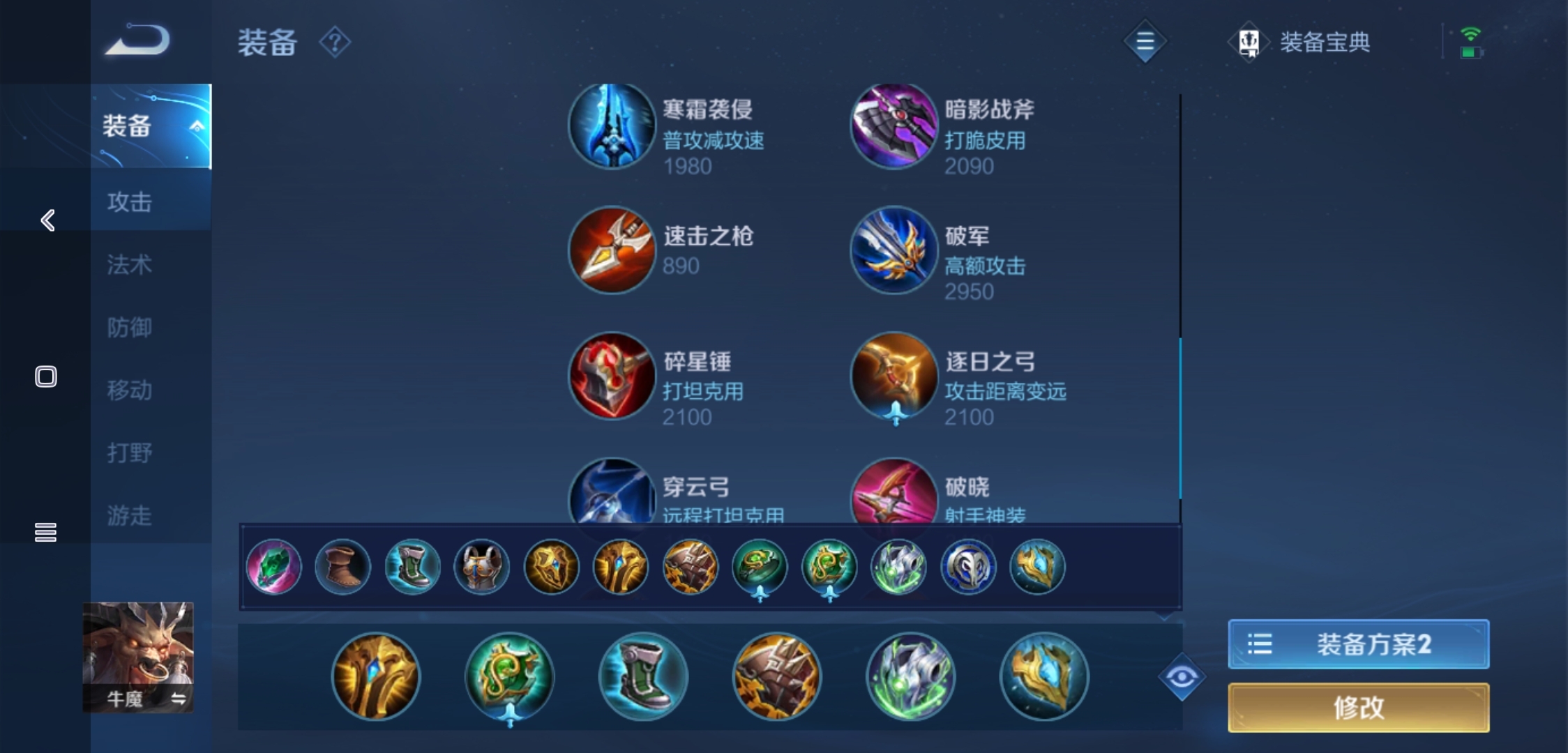Click the 逐日之弓 item icon
The image size is (1568, 753).
click(894, 375)
